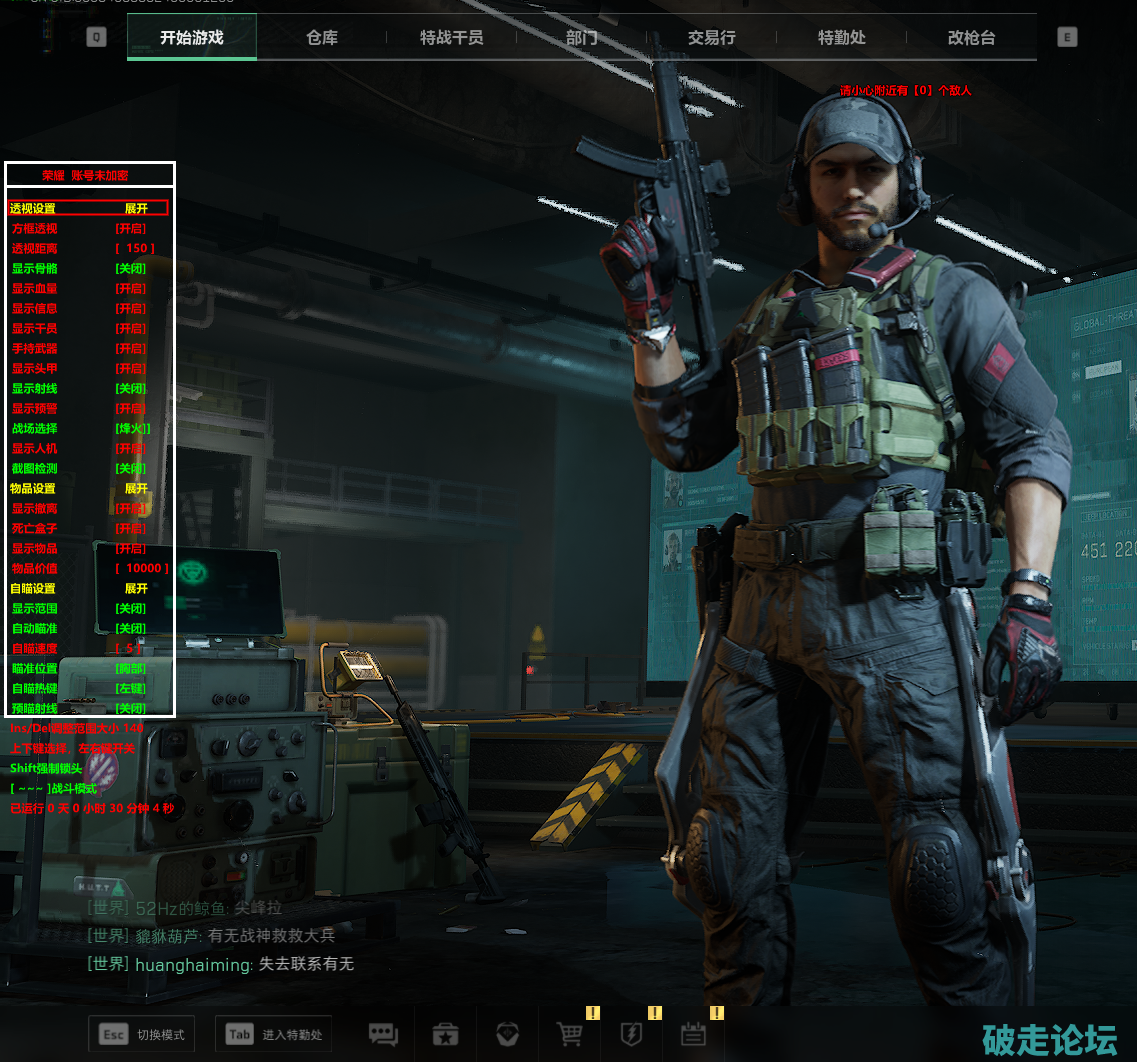Click the world chat message from huanghaiming
Image resolution: width=1137 pixels, height=1062 pixels.
[x=221, y=964]
